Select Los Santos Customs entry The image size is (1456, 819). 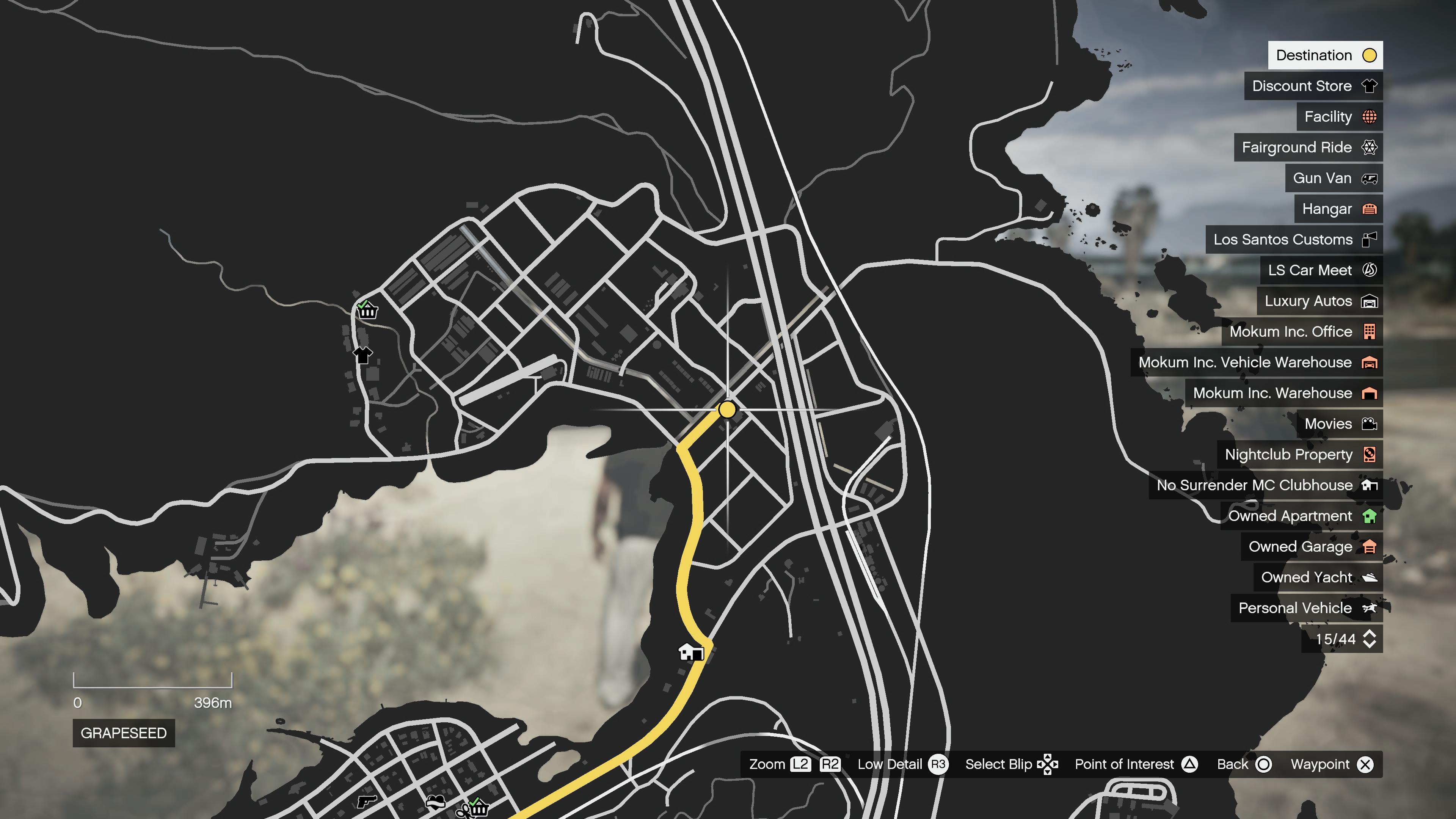click(x=1294, y=240)
